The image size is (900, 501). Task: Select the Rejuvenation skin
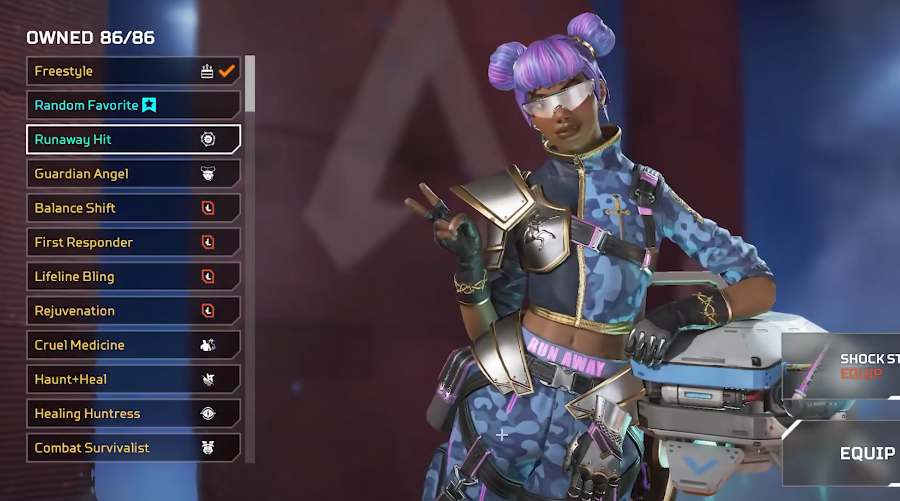coord(133,311)
